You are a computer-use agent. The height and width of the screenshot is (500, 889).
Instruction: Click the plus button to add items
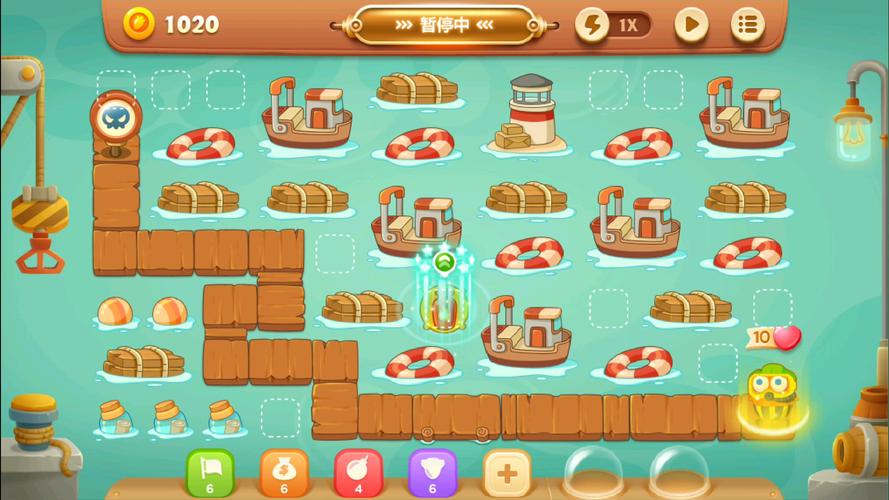click(507, 472)
